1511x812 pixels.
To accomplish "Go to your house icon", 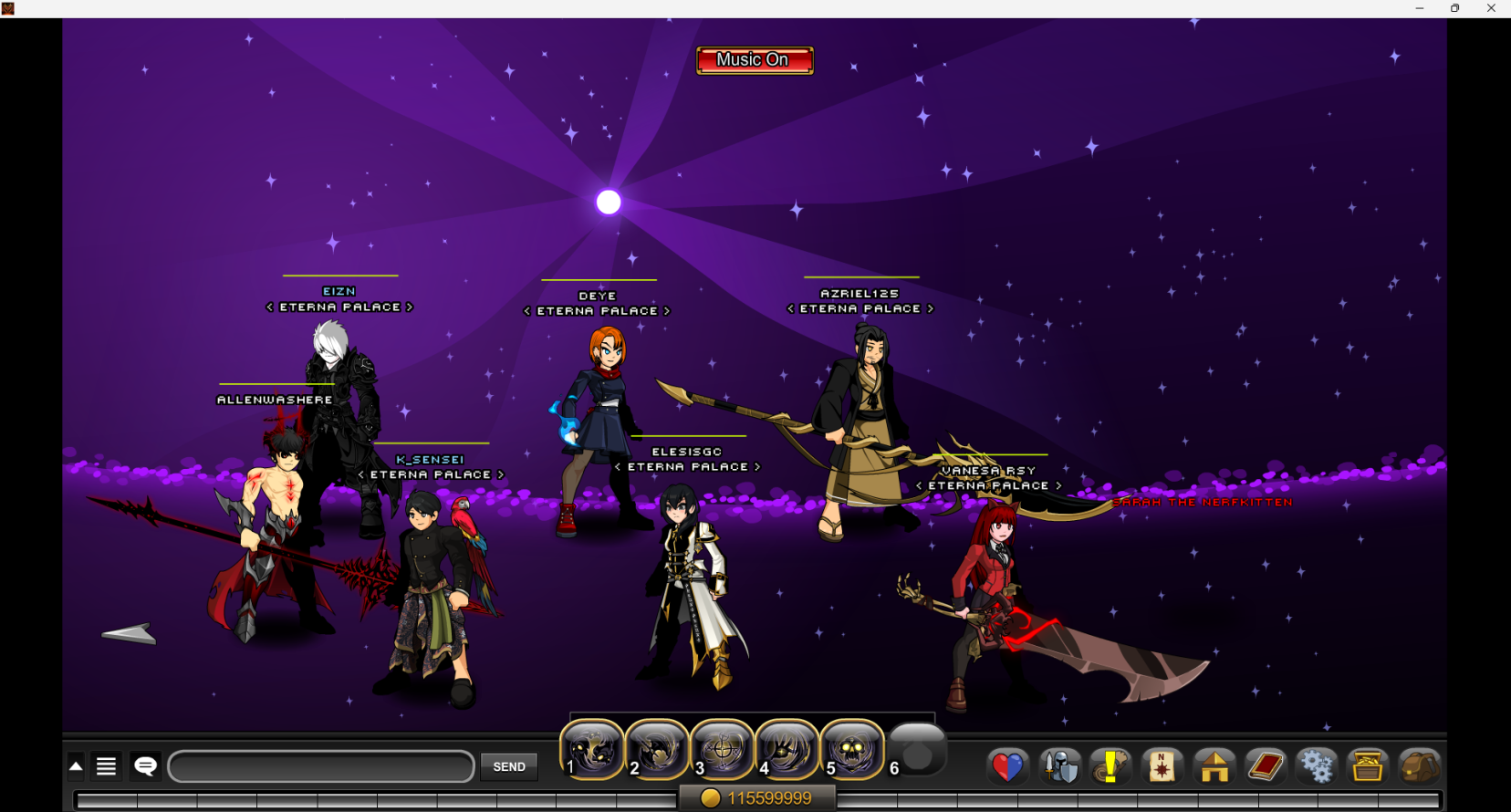I will [x=1214, y=766].
